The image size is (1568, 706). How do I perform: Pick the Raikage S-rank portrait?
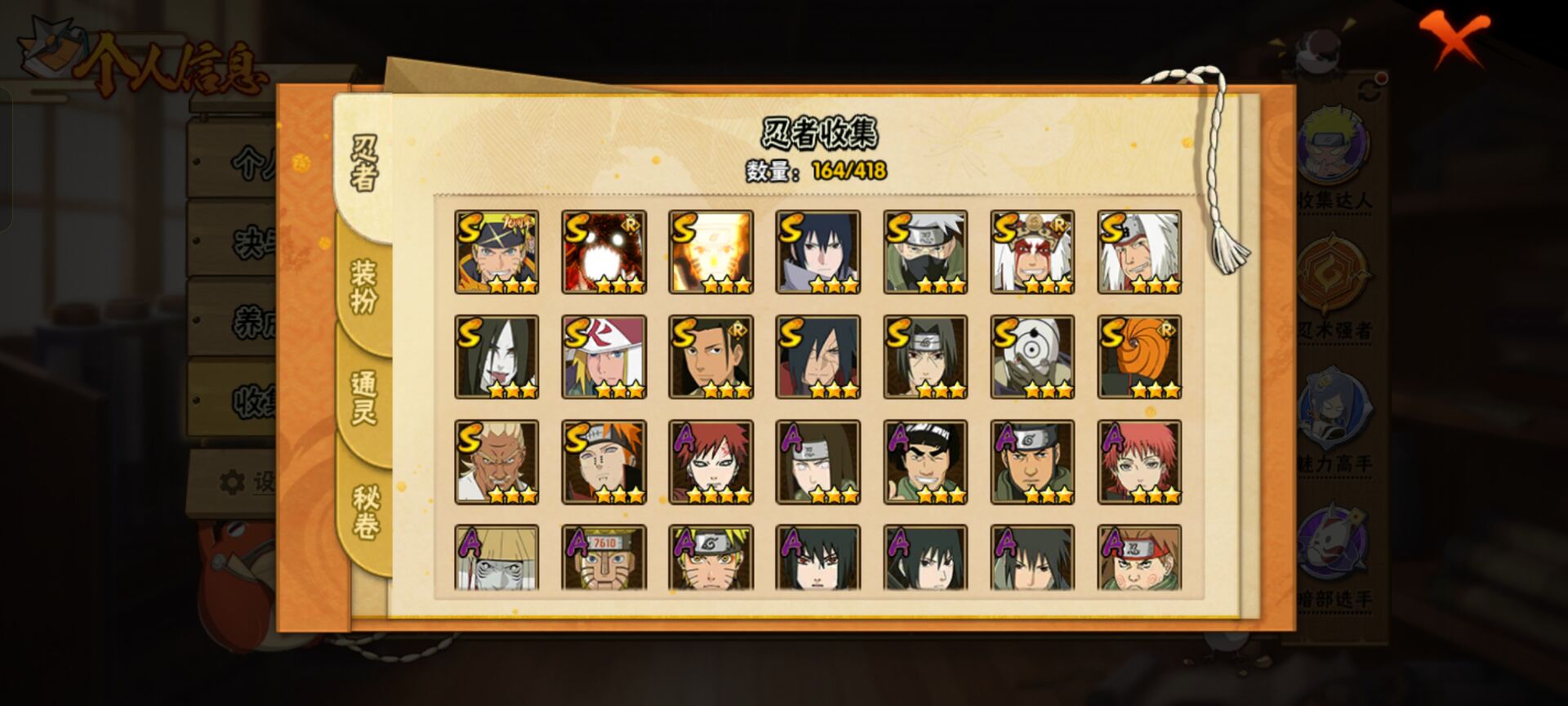(x=497, y=462)
